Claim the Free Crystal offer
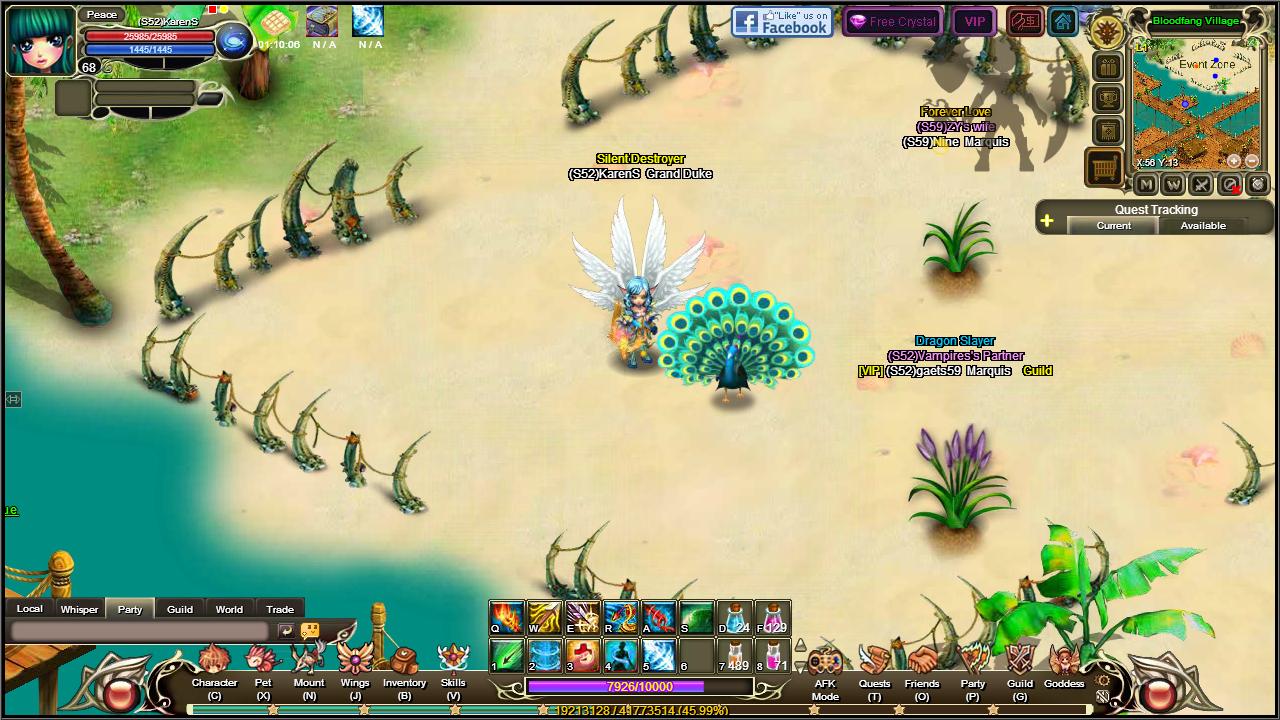This screenshot has width=1280, height=720. click(x=892, y=21)
